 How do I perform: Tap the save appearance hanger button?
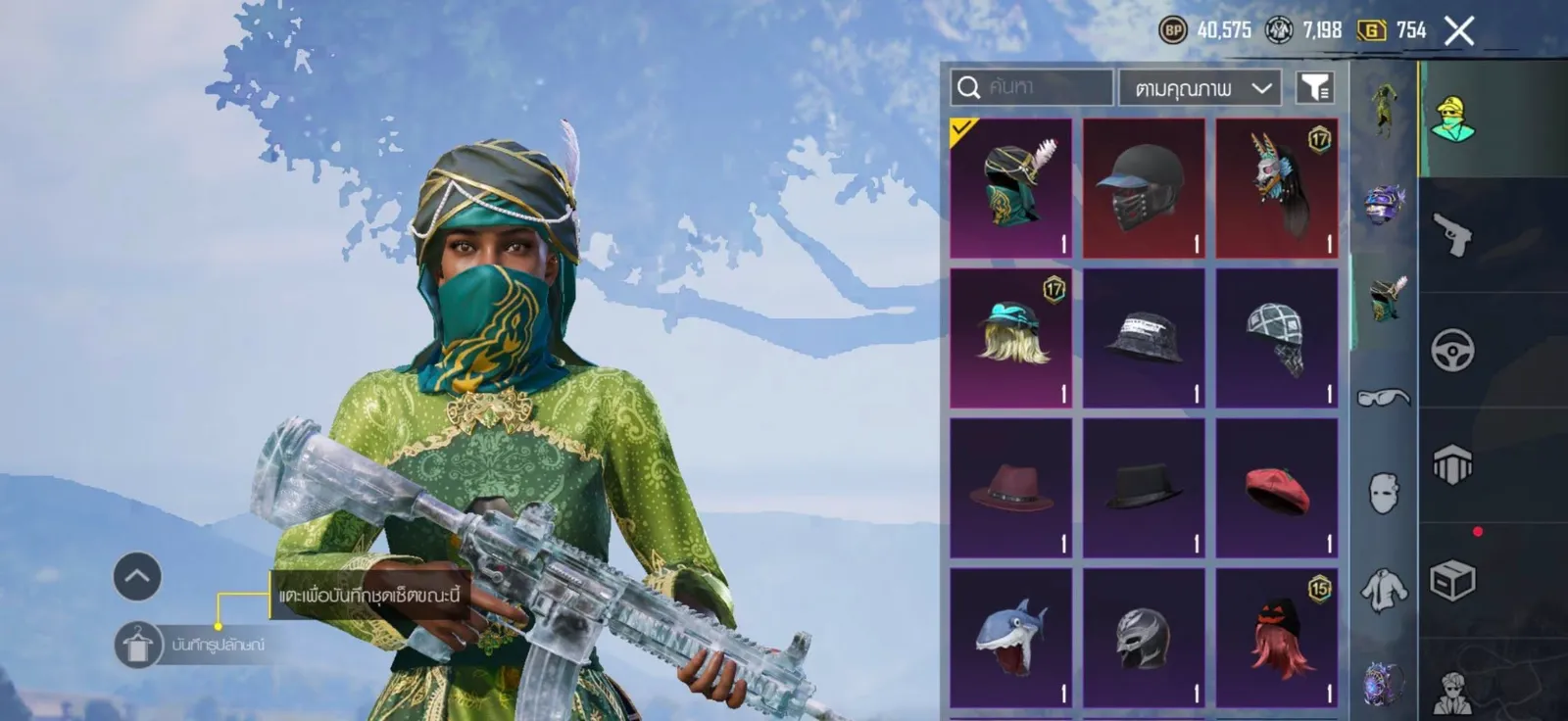tap(137, 645)
